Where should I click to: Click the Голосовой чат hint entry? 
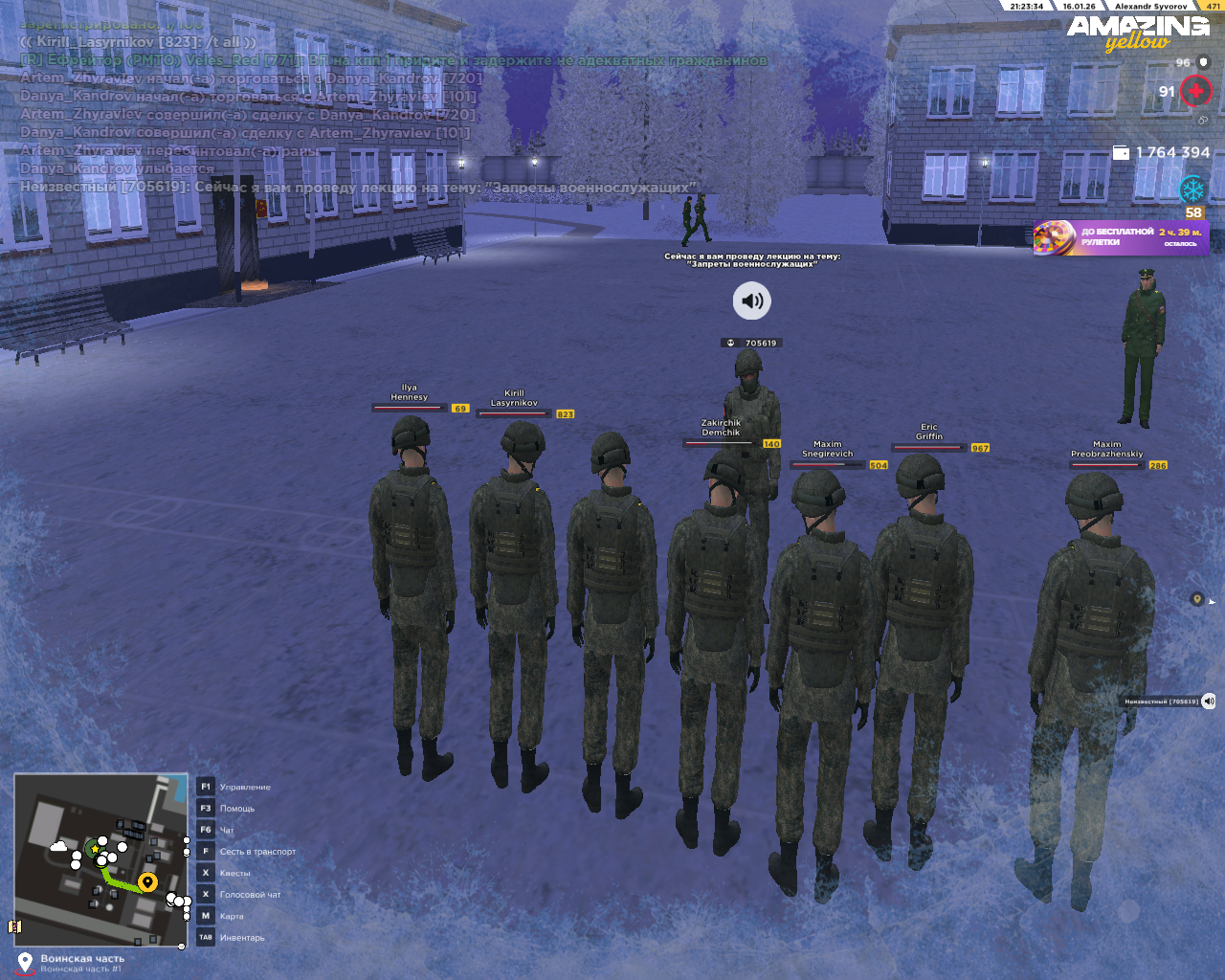coord(250,895)
